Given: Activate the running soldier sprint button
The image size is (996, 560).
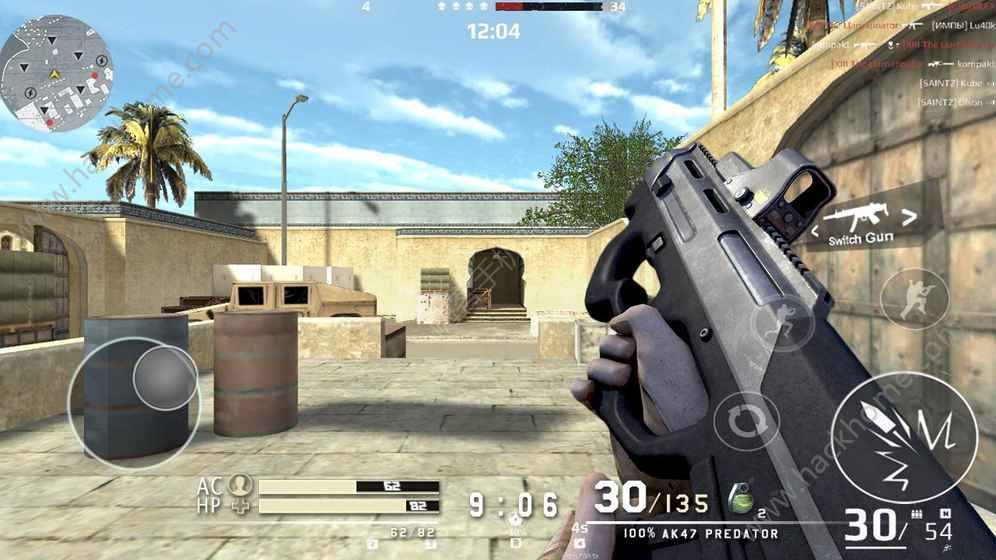Looking at the screenshot, I should pos(783,324).
